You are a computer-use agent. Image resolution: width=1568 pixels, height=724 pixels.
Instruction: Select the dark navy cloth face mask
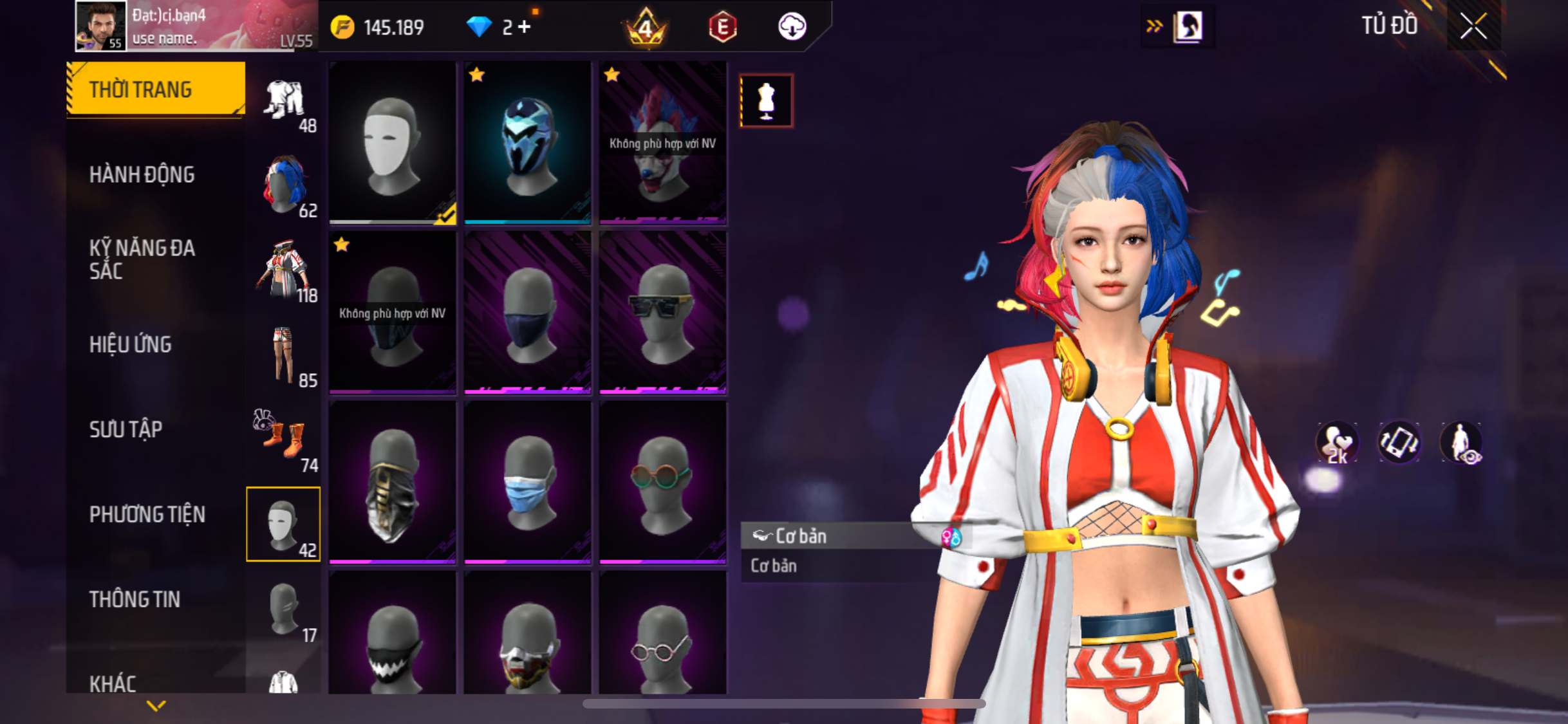tap(527, 313)
